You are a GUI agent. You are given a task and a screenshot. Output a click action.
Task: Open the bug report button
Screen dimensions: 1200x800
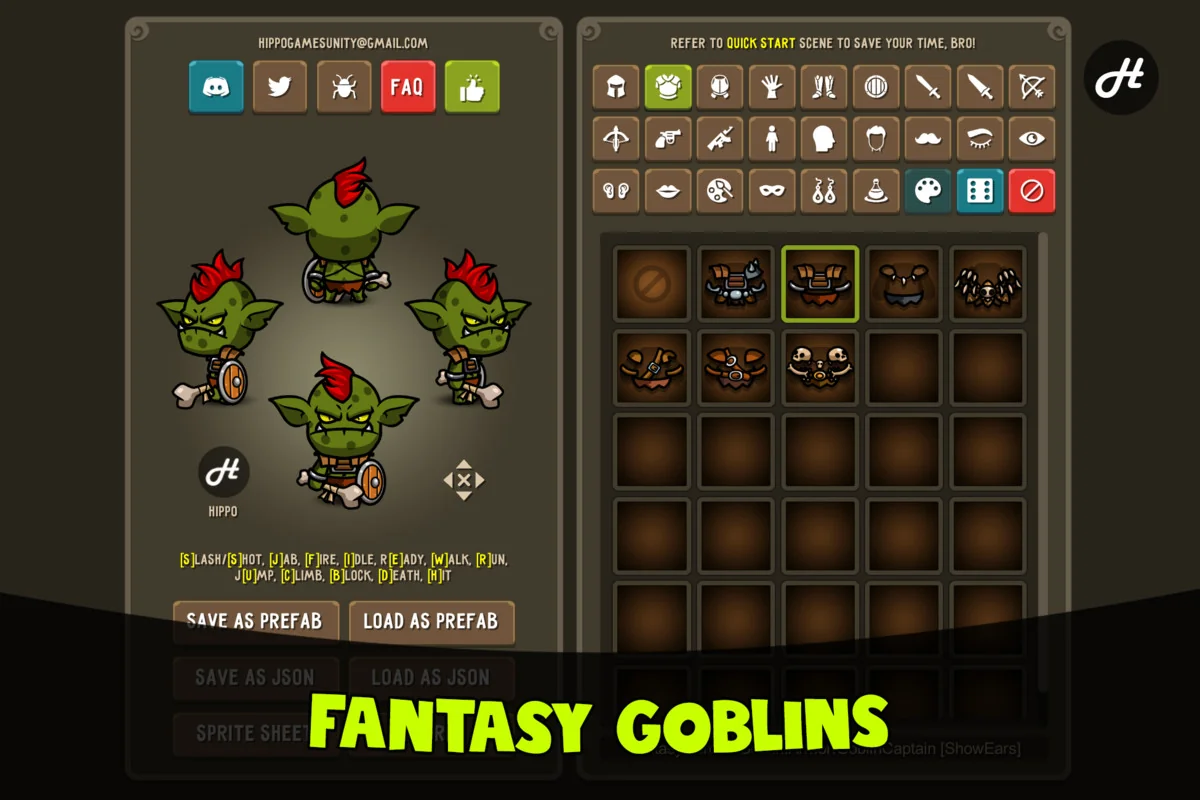point(344,87)
